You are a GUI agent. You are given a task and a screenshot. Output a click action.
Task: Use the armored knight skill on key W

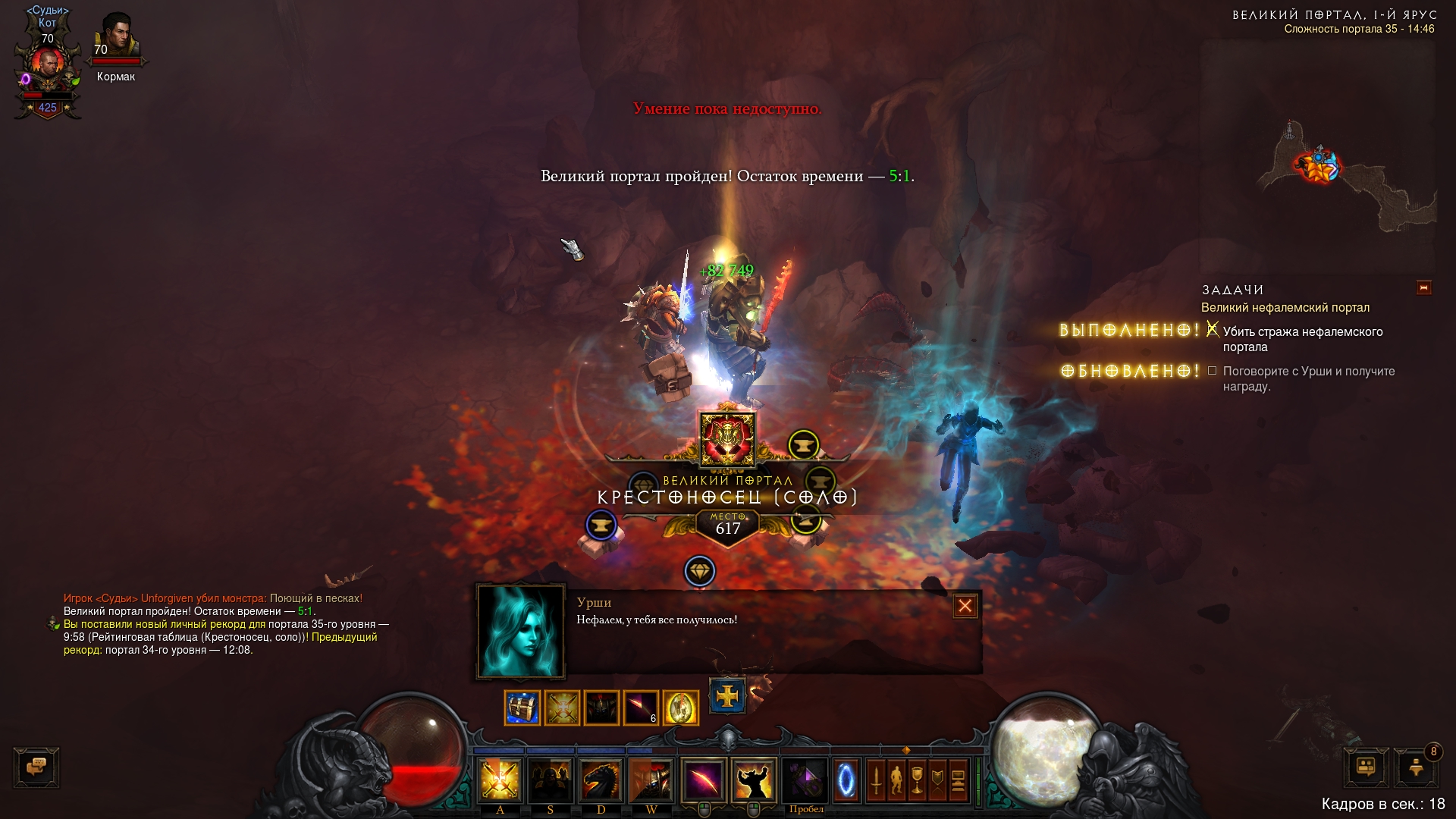click(x=651, y=780)
